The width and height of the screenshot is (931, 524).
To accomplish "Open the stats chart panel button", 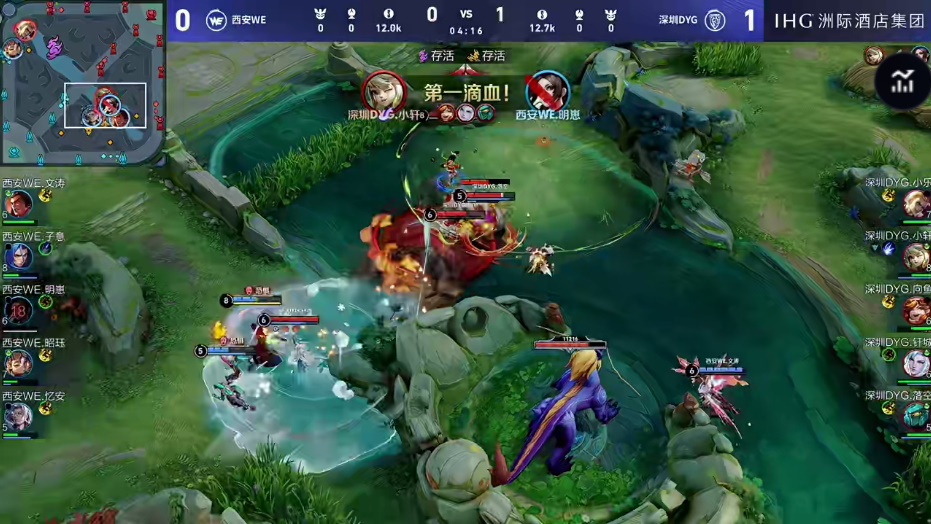I will (x=902, y=83).
